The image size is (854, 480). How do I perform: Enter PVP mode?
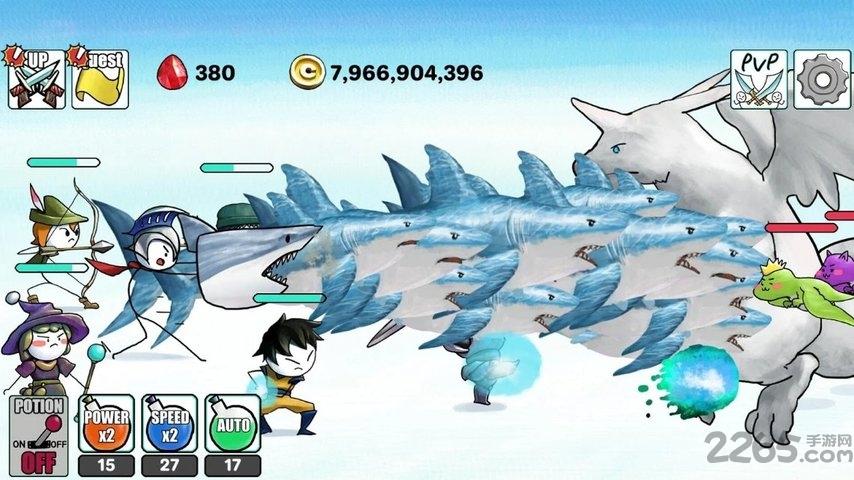tap(758, 79)
